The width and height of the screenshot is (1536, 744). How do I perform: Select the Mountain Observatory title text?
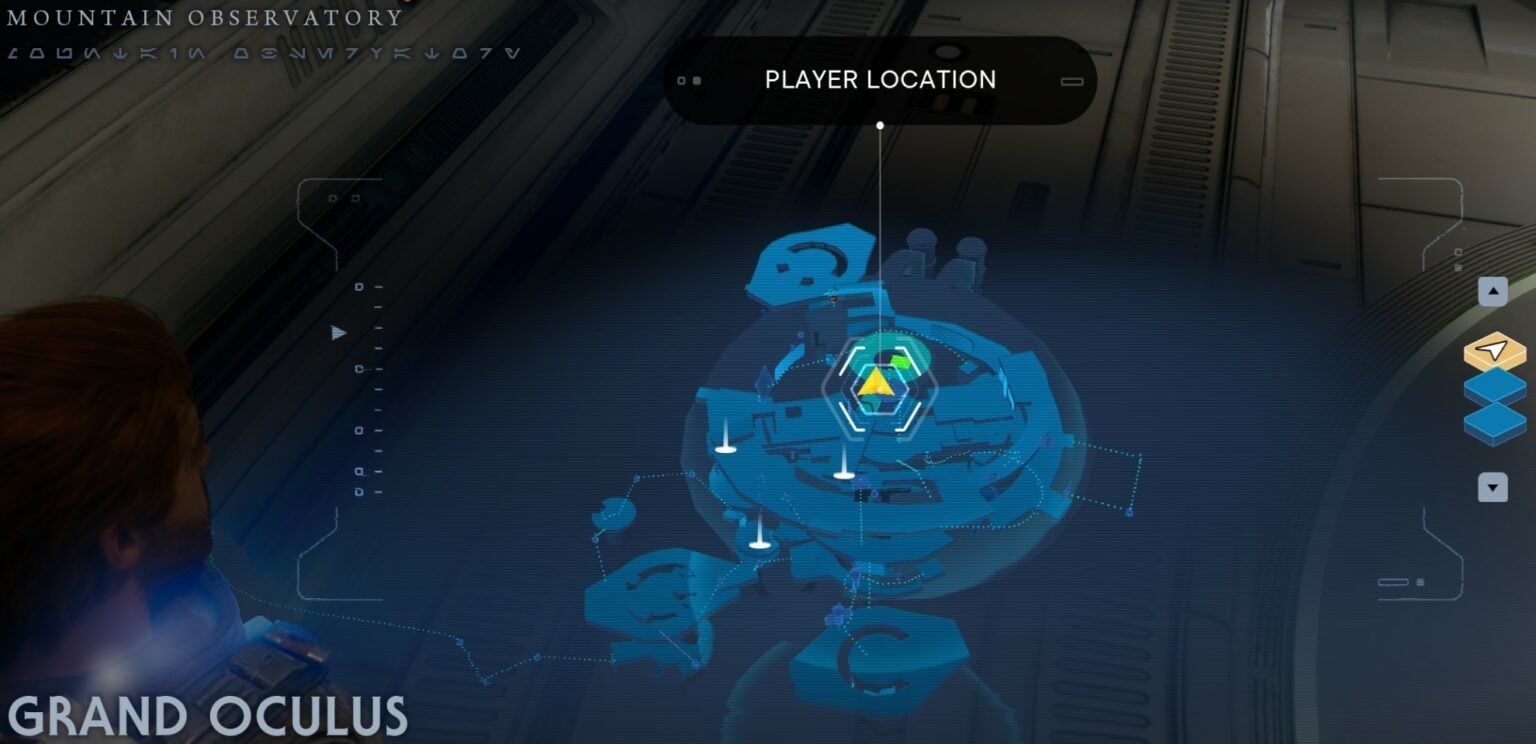203,16
